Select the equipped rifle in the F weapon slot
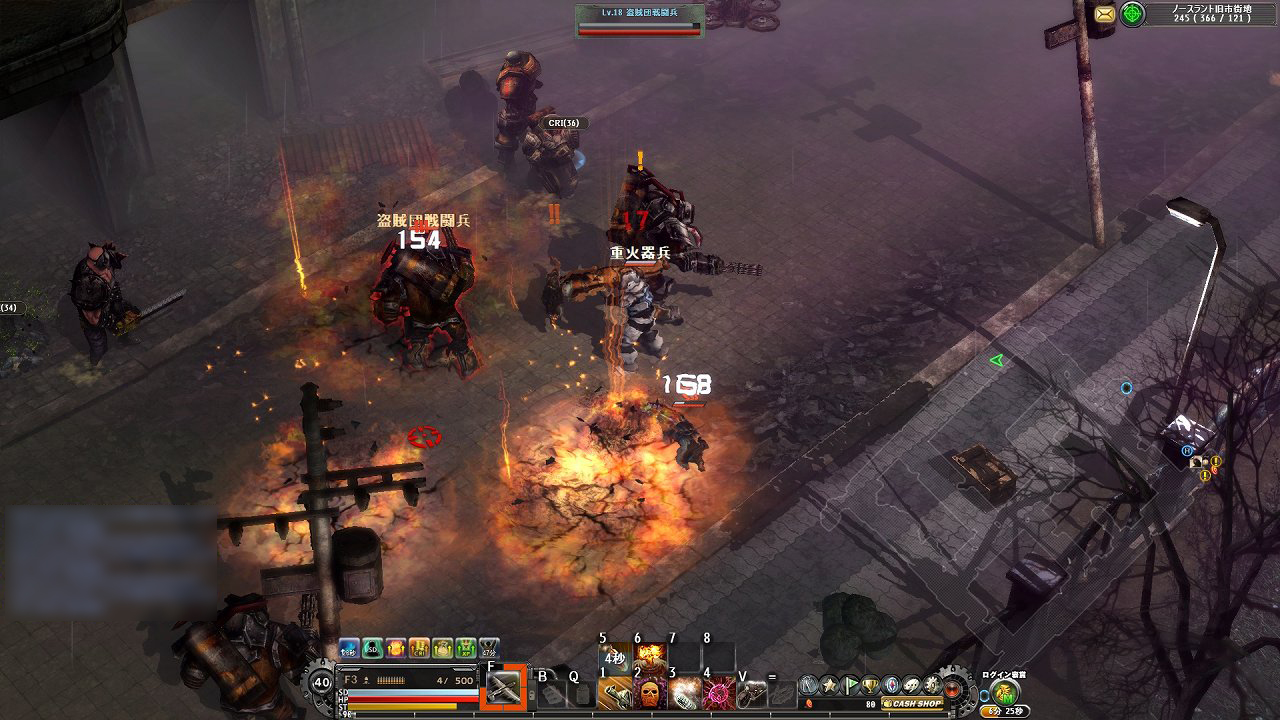Screen dimensions: 1280x720 504,689
